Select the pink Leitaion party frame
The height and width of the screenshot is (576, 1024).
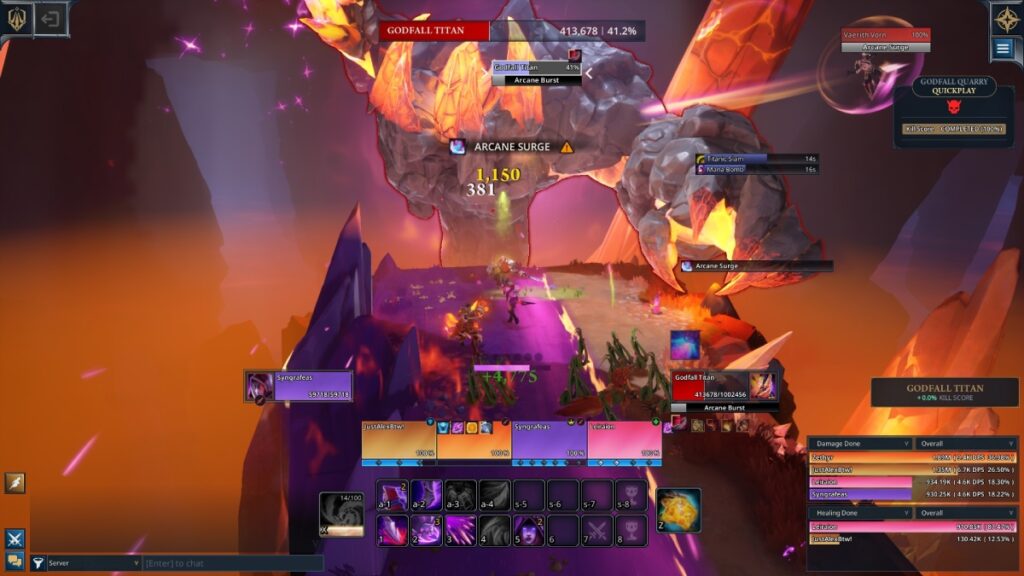click(624, 441)
